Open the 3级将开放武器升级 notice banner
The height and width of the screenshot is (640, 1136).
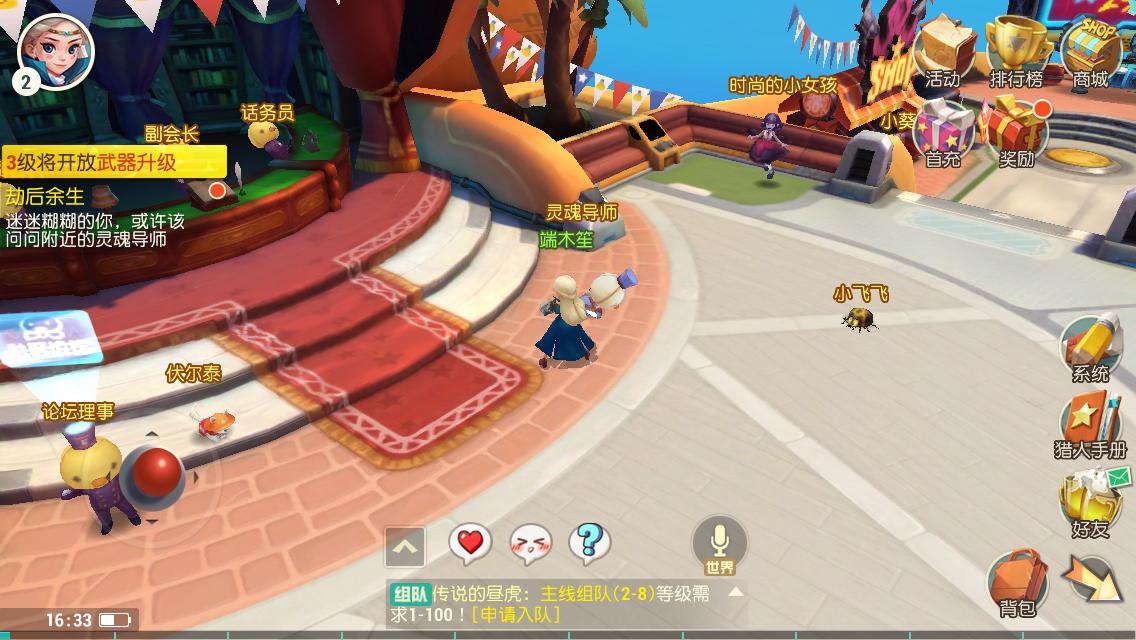112,162
